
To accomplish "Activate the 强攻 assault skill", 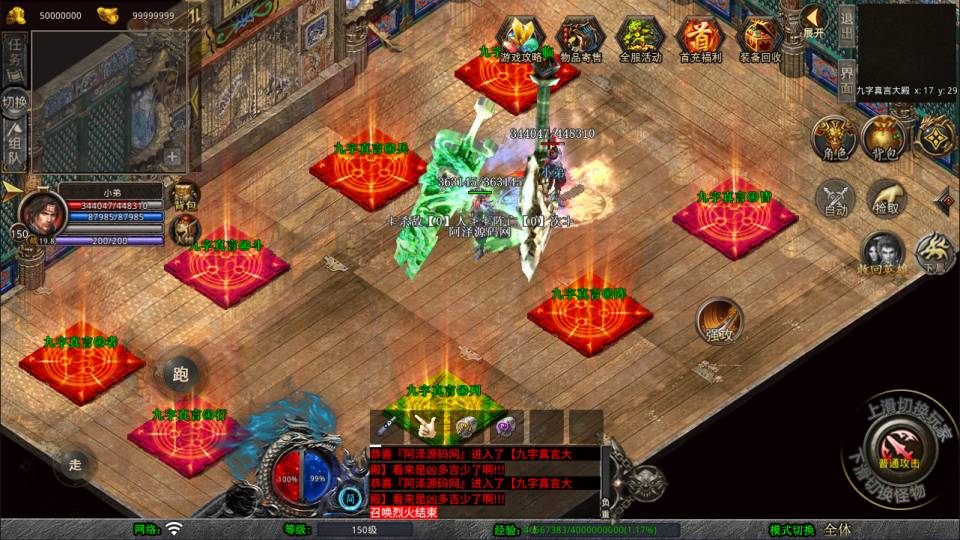I will [719, 321].
